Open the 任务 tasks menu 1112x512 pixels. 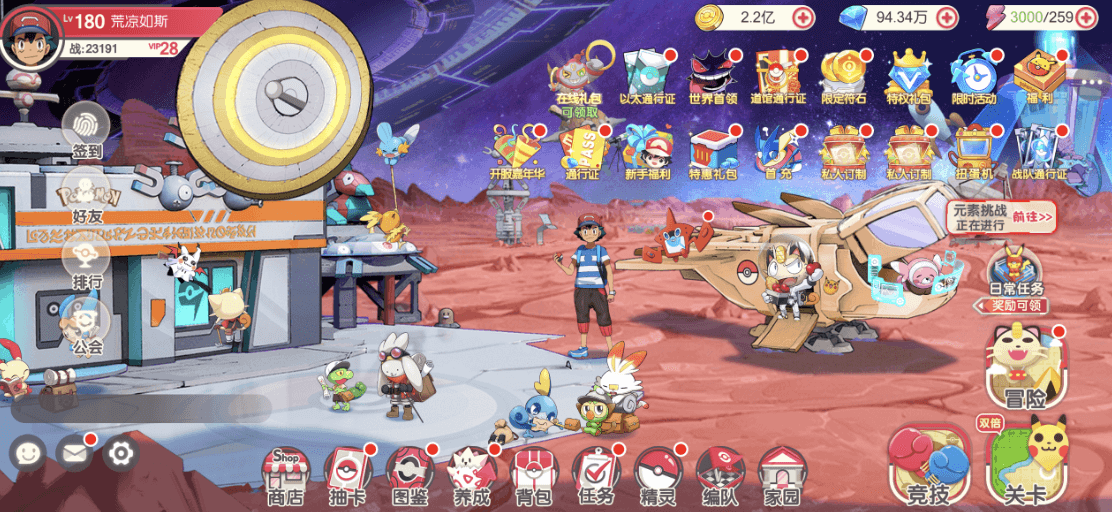[x=595, y=474]
